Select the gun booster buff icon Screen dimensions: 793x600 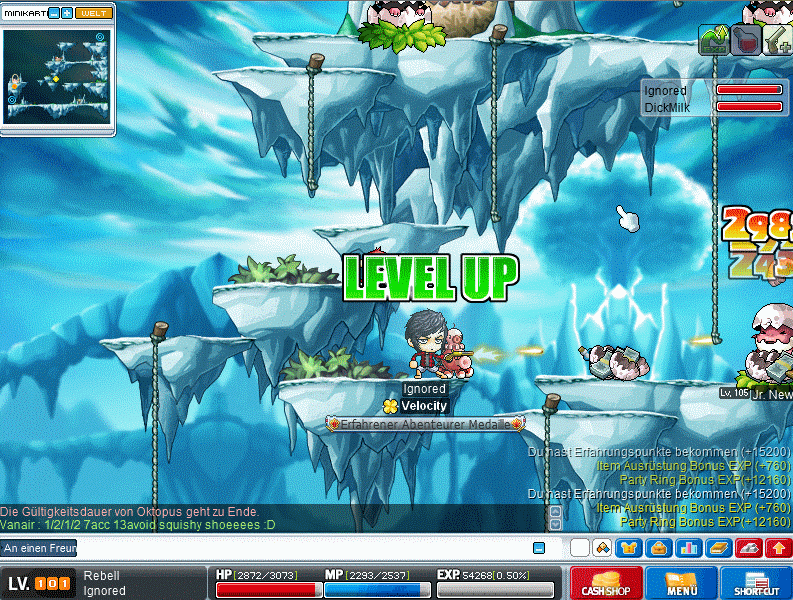[778, 39]
